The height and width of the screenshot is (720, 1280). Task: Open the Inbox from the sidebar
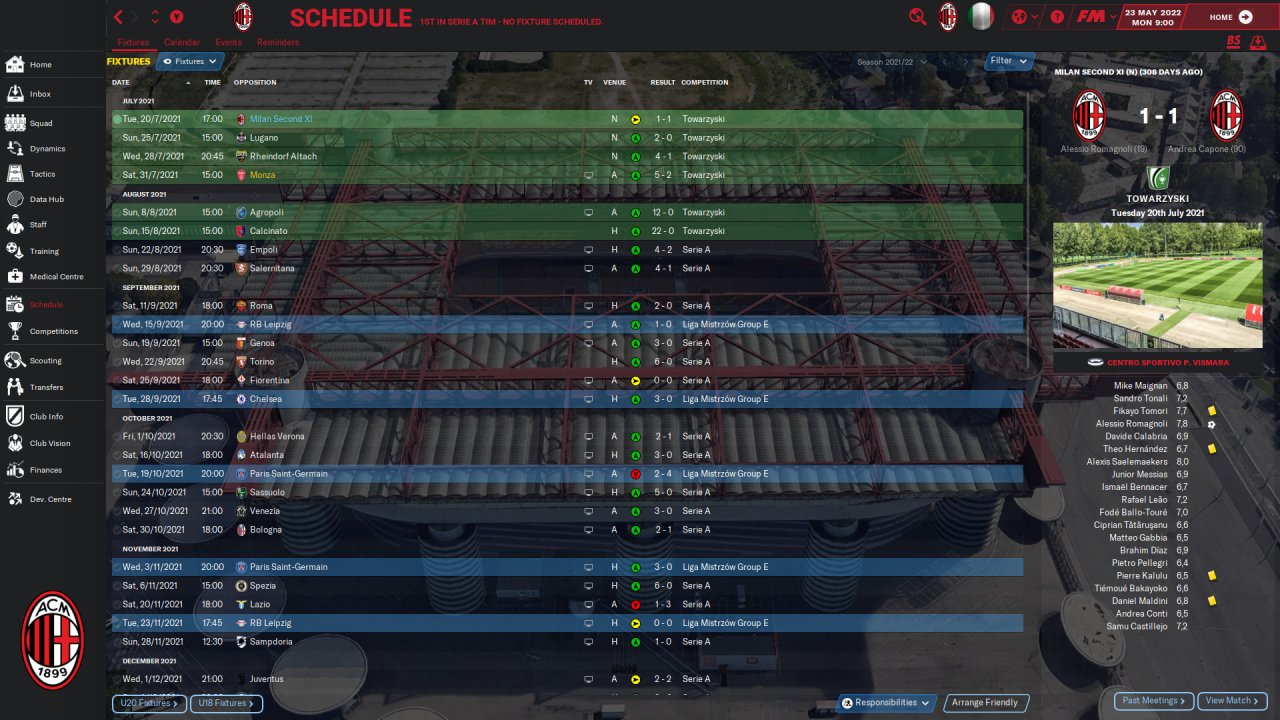(40, 94)
